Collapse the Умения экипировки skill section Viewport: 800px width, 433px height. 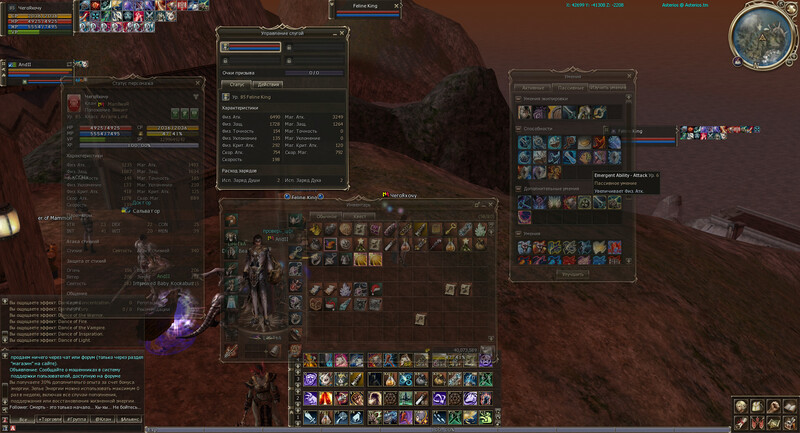pos(519,100)
